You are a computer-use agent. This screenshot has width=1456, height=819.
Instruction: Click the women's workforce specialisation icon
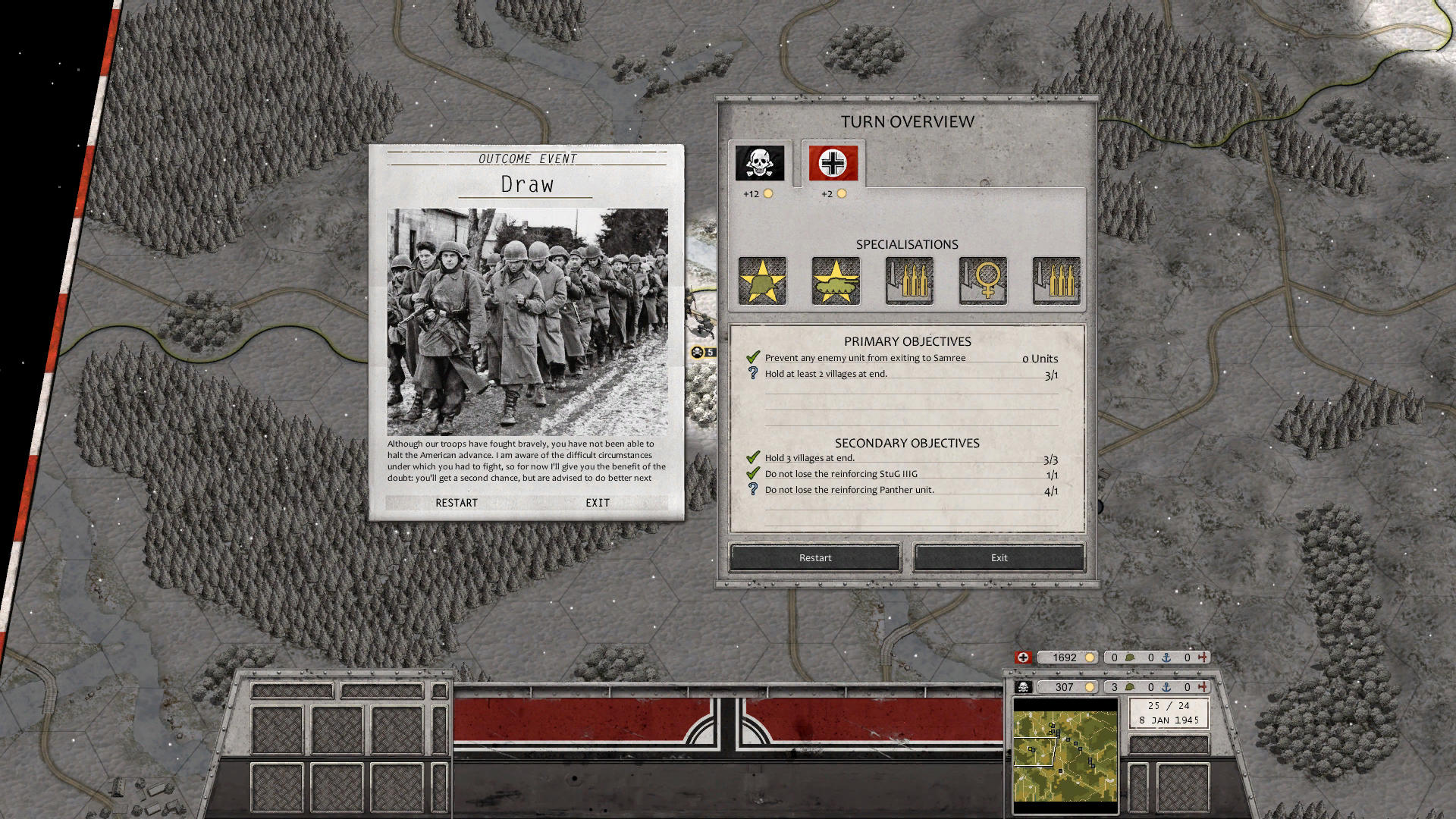(x=981, y=280)
